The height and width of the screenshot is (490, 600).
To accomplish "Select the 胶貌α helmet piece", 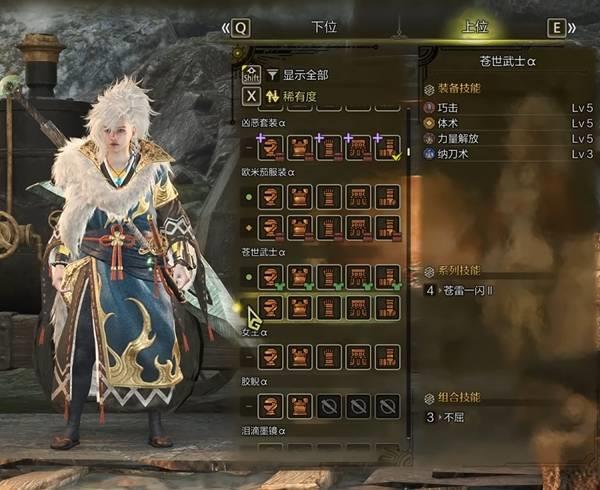I will (269, 406).
